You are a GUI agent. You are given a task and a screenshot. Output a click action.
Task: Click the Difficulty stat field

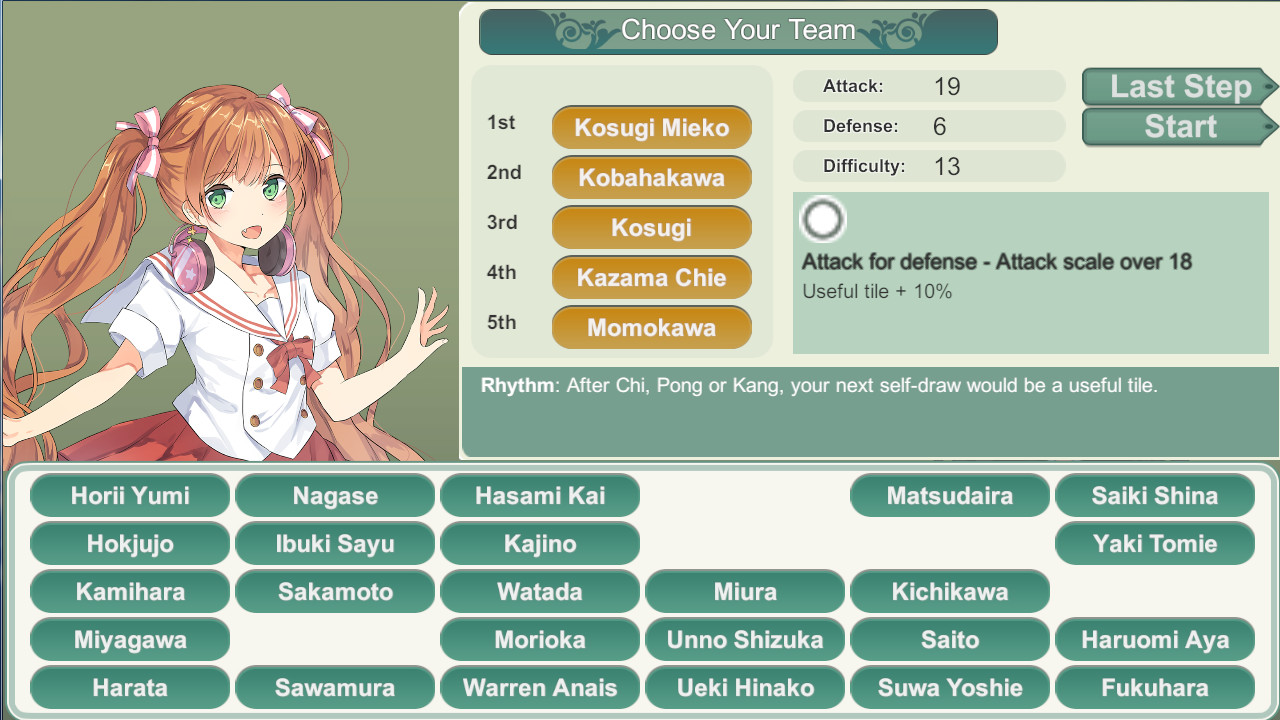pos(929,166)
